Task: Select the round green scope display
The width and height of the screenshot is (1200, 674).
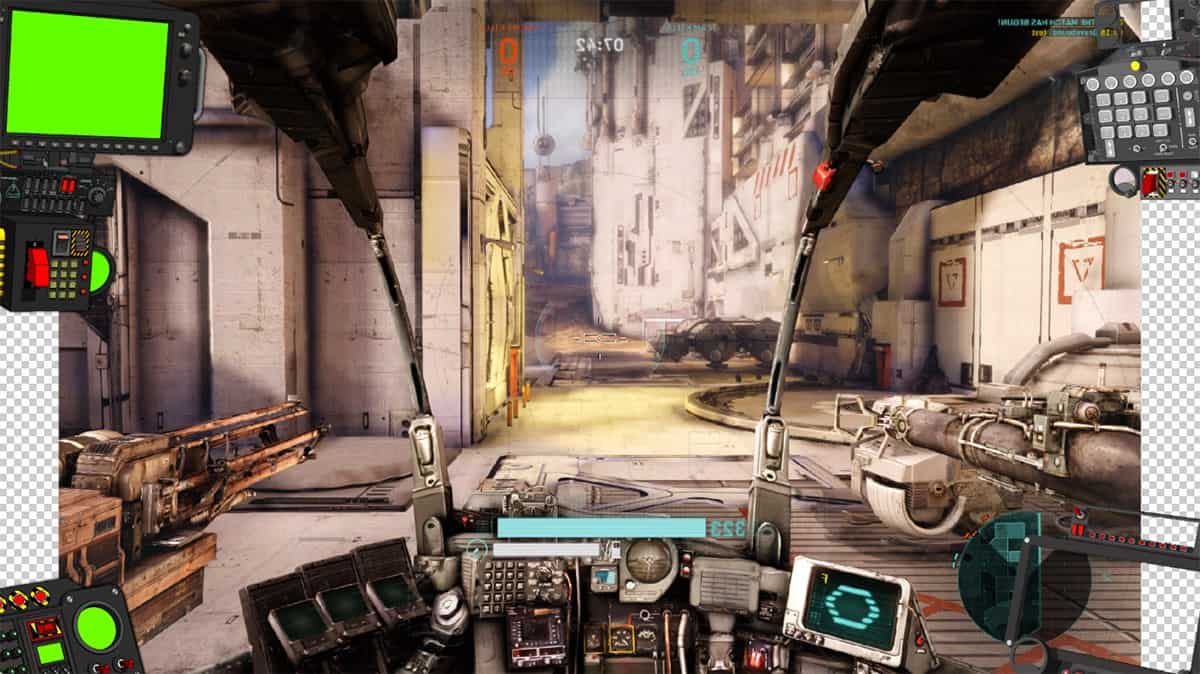Action: pyautogui.click(x=97, y=628)
